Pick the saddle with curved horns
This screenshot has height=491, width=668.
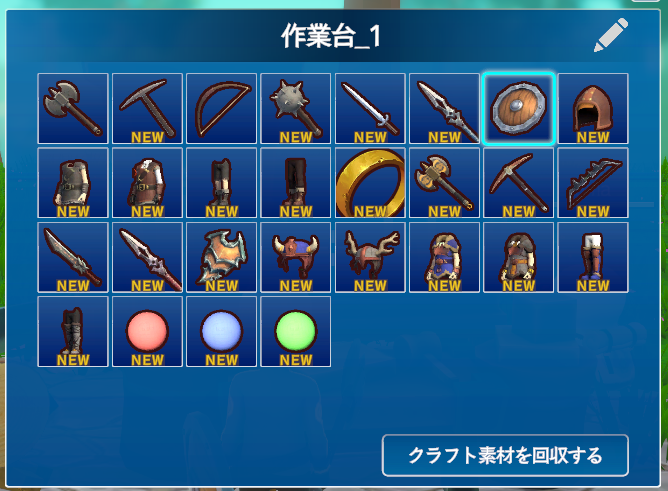pyautogui.click(x=295, y=257)
